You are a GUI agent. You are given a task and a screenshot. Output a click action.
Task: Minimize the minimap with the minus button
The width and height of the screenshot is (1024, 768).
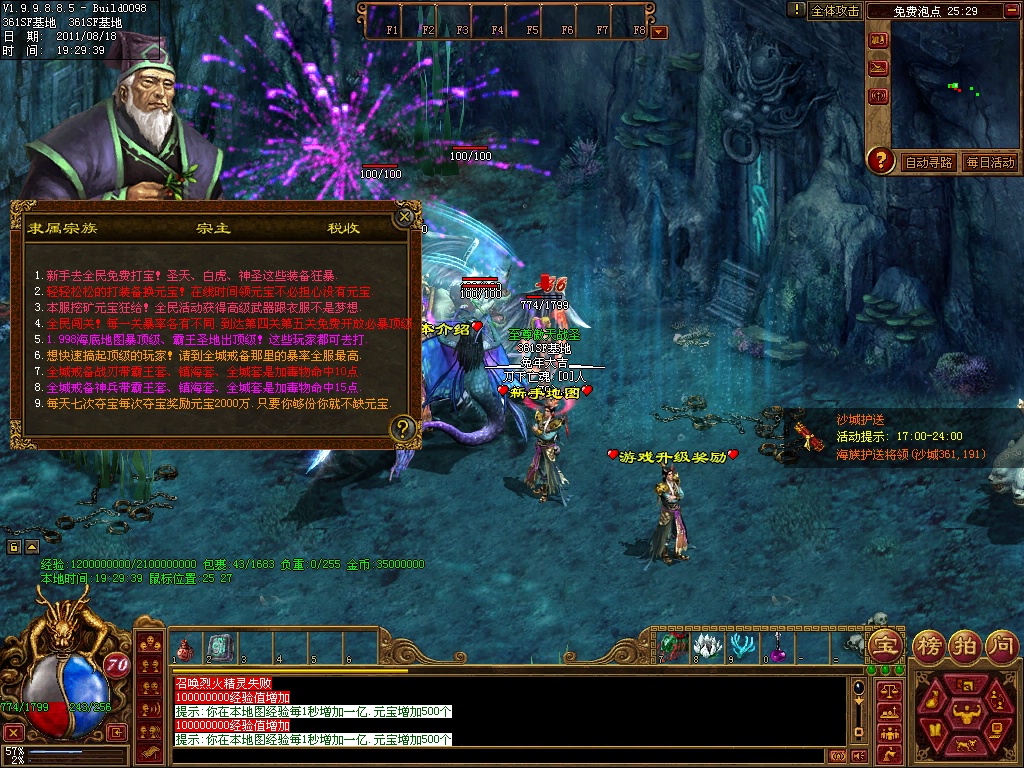1011,11
